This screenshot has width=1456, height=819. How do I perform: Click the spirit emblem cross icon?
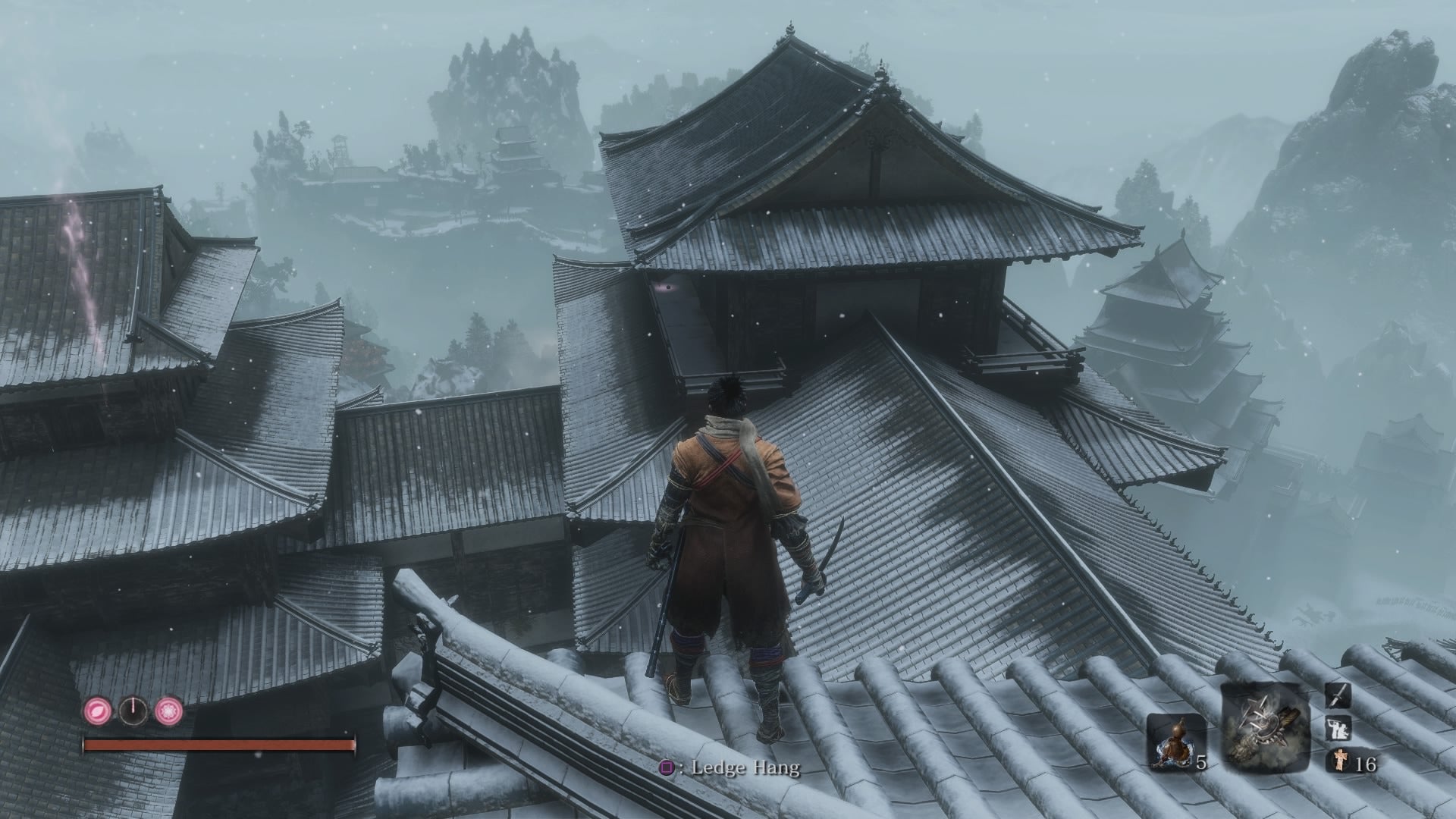point(1340,760)
